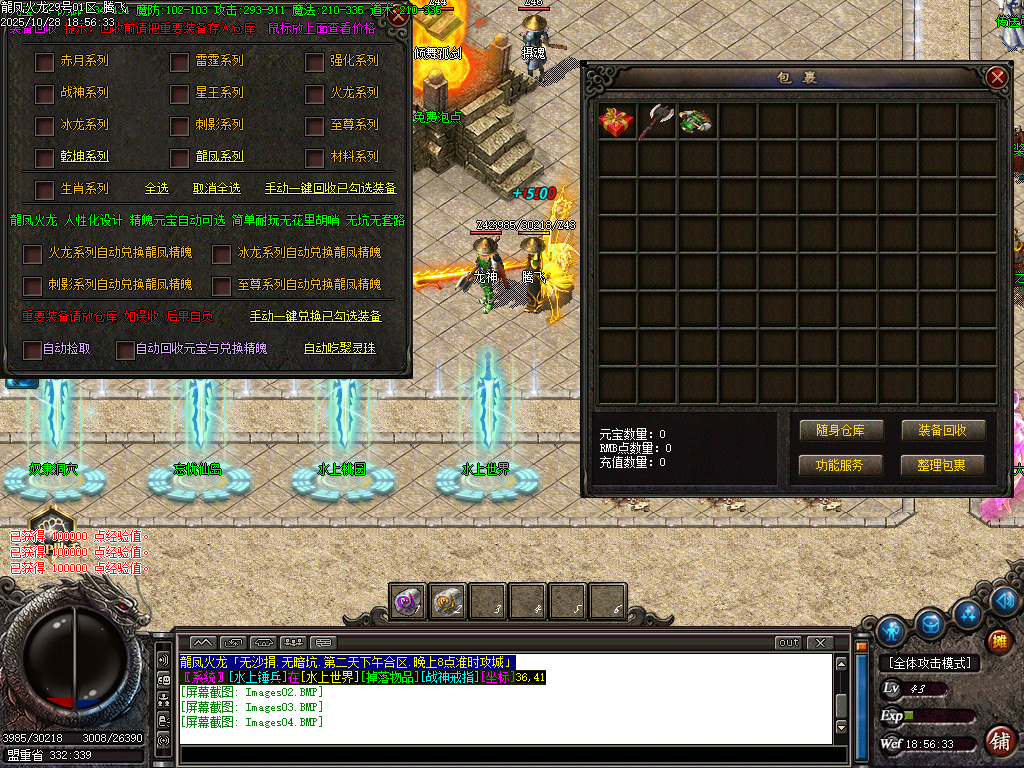
Task: Use the purple scroll in hotbar slot one
Action: point(408,601)
